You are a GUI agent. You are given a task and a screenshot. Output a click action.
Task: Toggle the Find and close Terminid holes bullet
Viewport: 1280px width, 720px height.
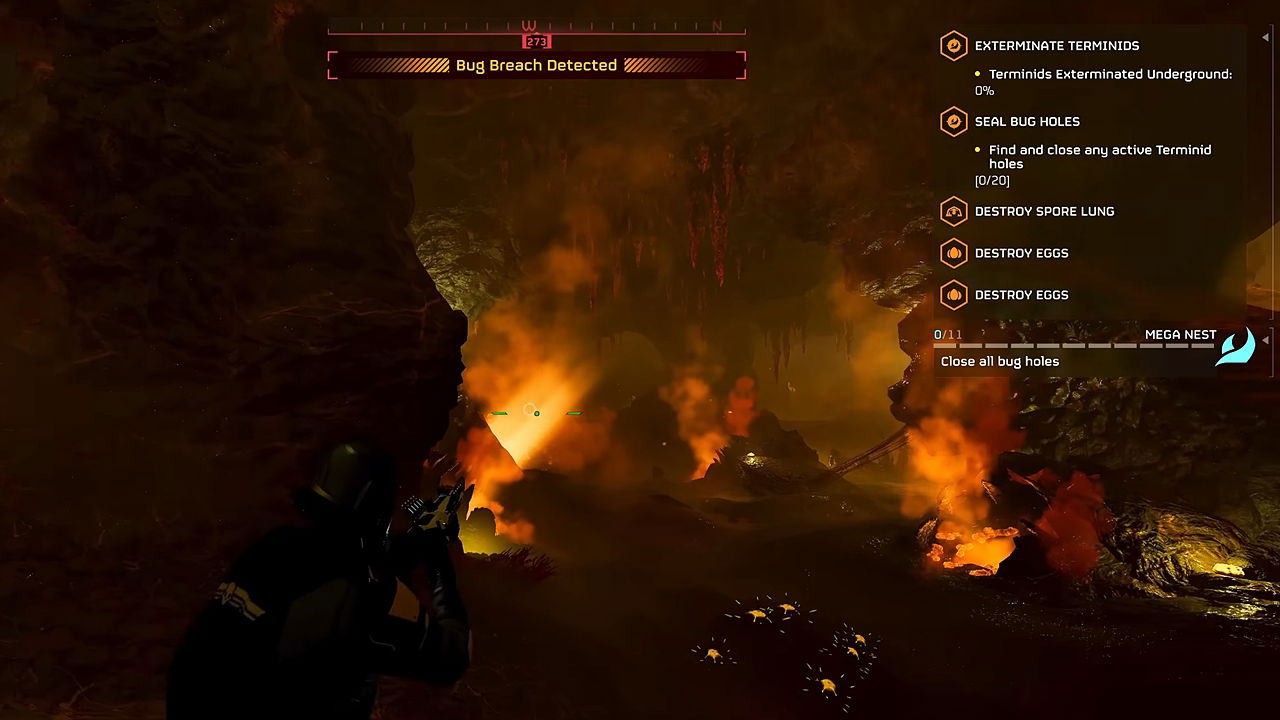click(977, 150)
